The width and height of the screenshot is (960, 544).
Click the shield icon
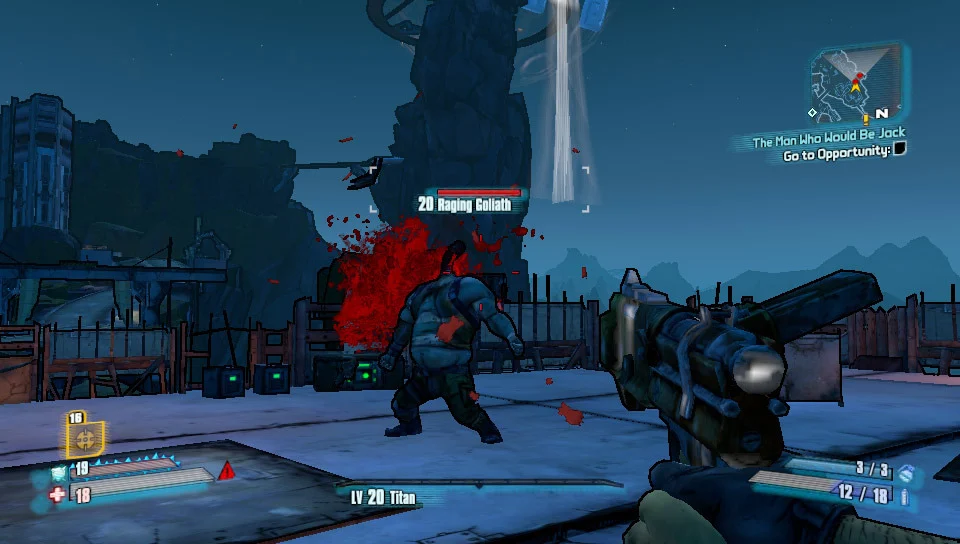pyautogui.click(x=58, y=469)
